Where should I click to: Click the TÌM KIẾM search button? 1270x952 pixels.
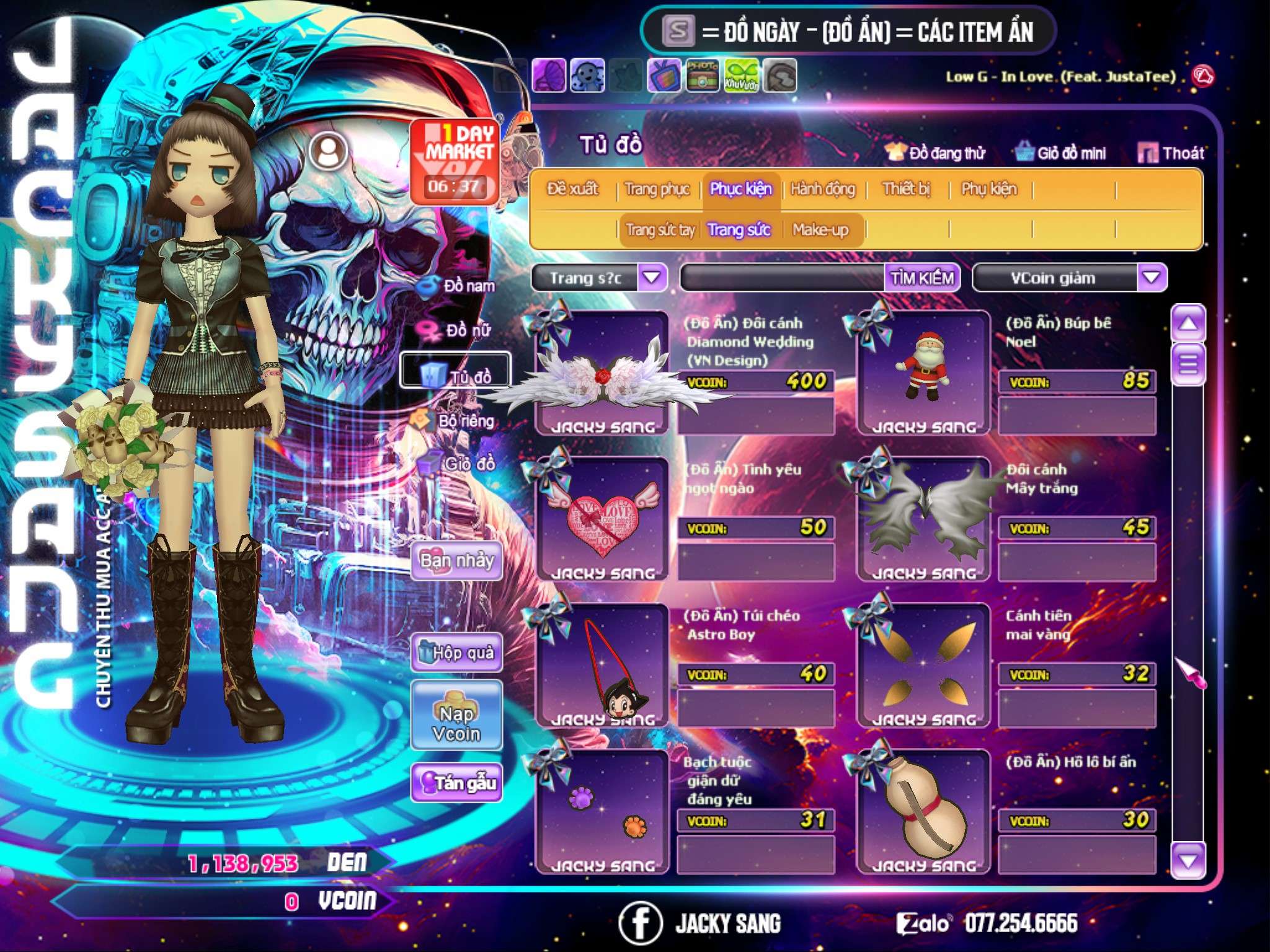click(x=921, y=278)
